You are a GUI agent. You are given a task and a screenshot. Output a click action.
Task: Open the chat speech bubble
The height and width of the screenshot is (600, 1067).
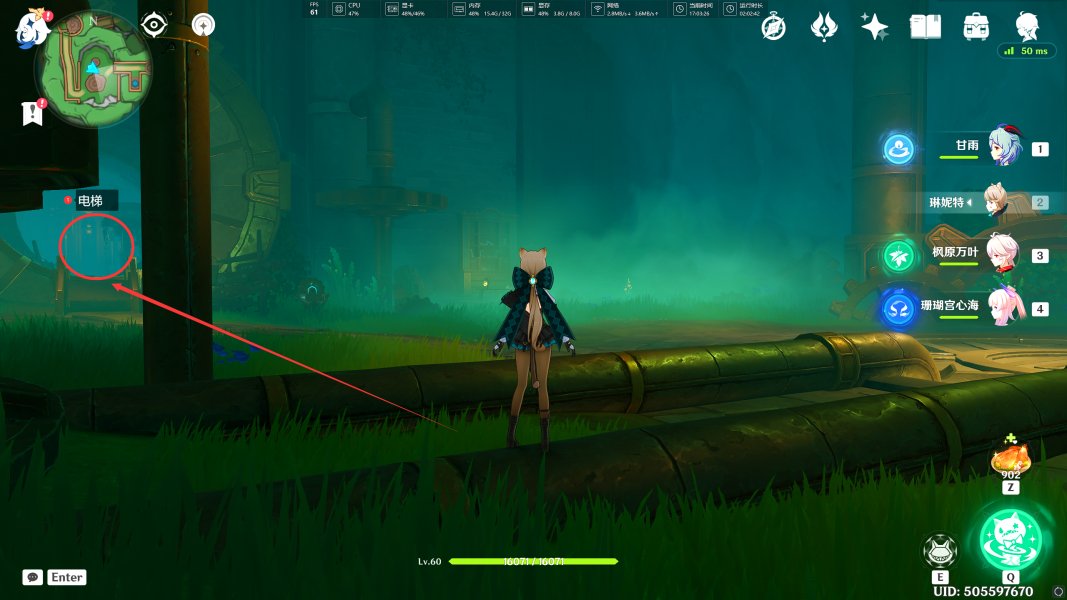32,577
